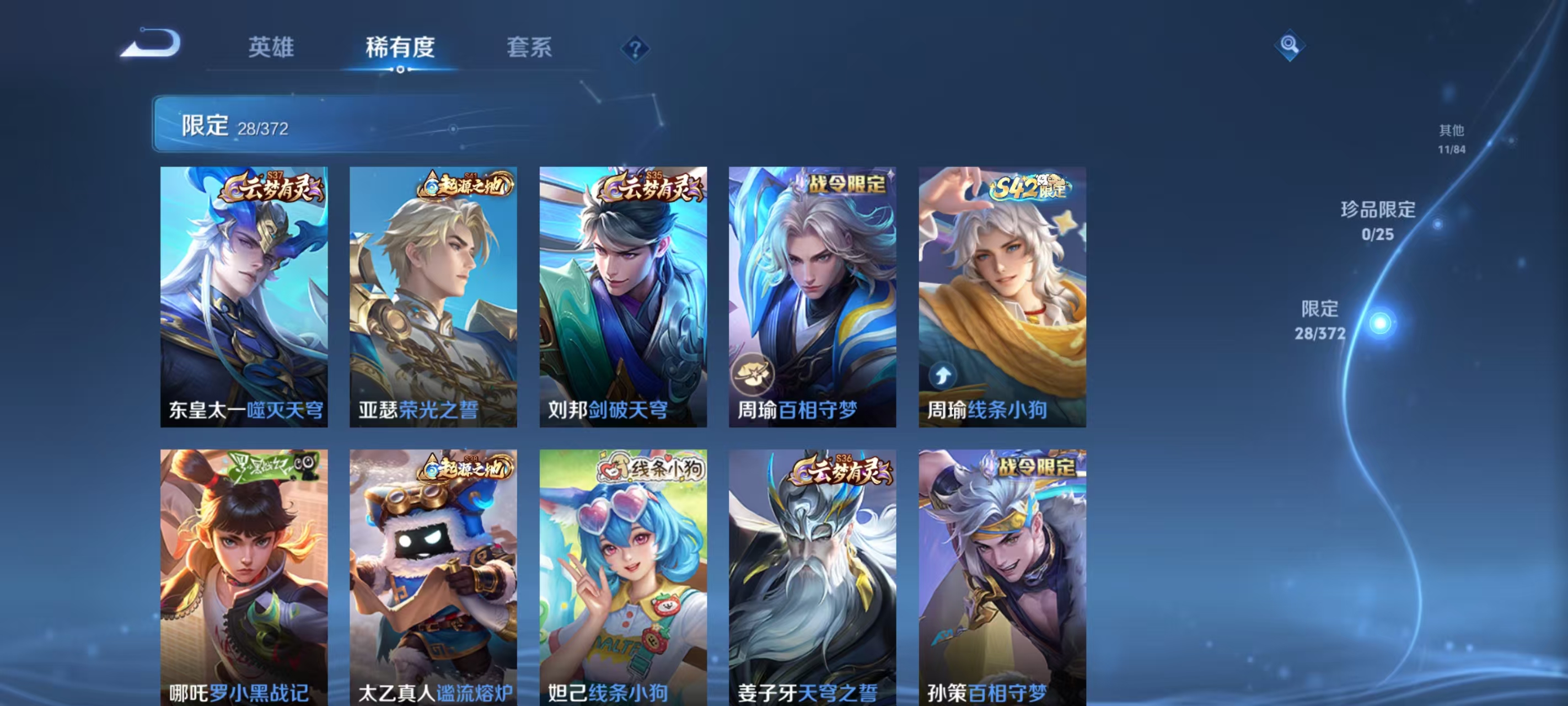
Task: Switch to the 套系 tab
Action: 530,48
